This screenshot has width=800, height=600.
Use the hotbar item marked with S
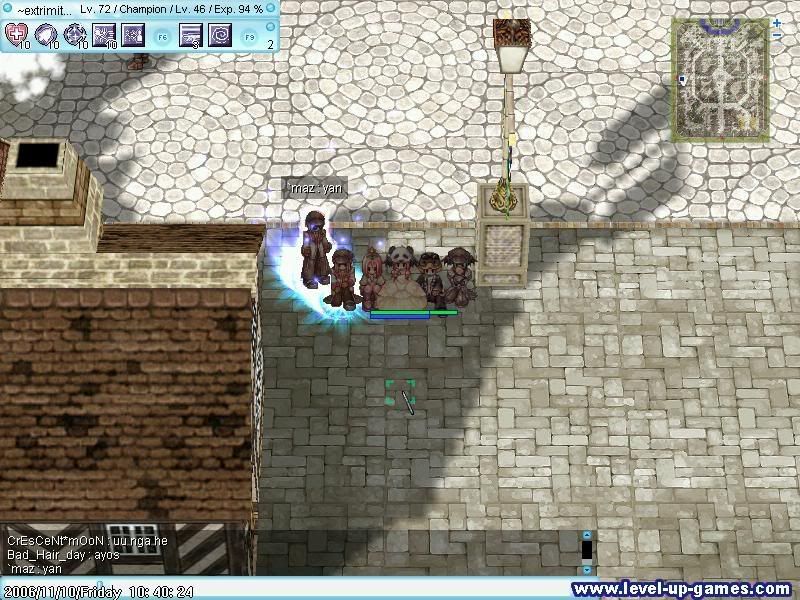tap(191, 36)
